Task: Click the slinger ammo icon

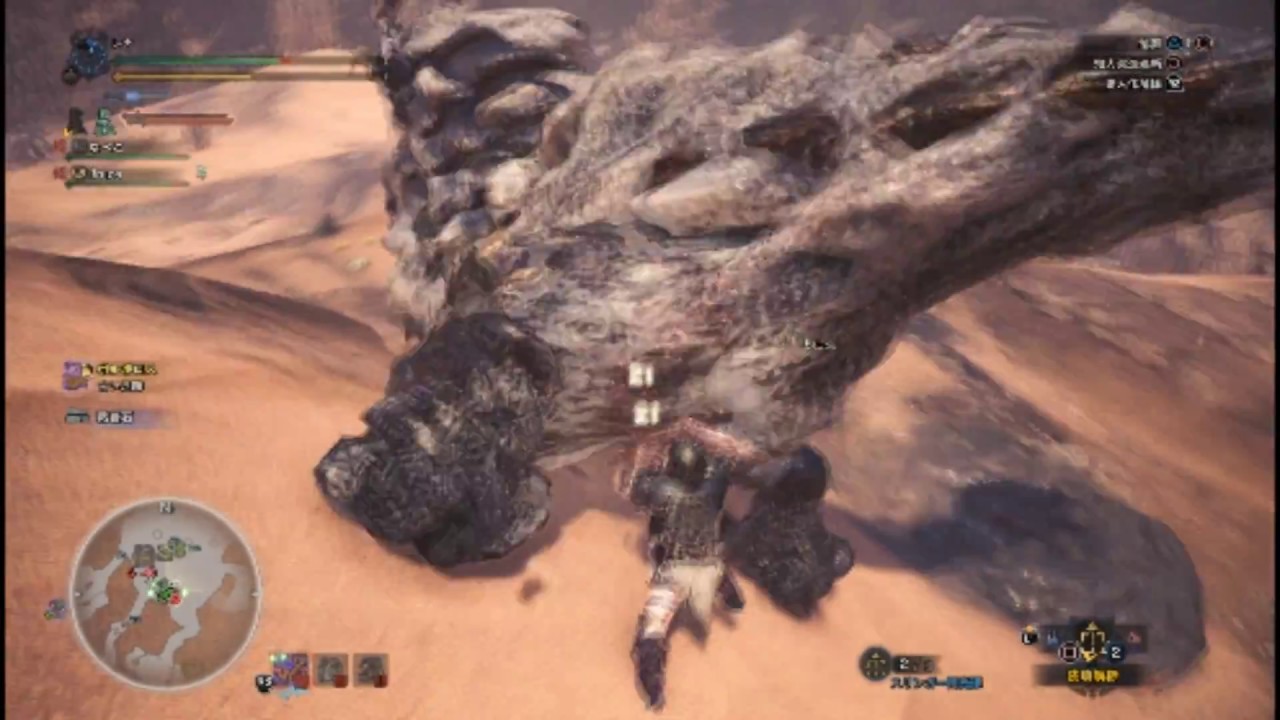Action: pyautogui.click(x=876, y=663)
